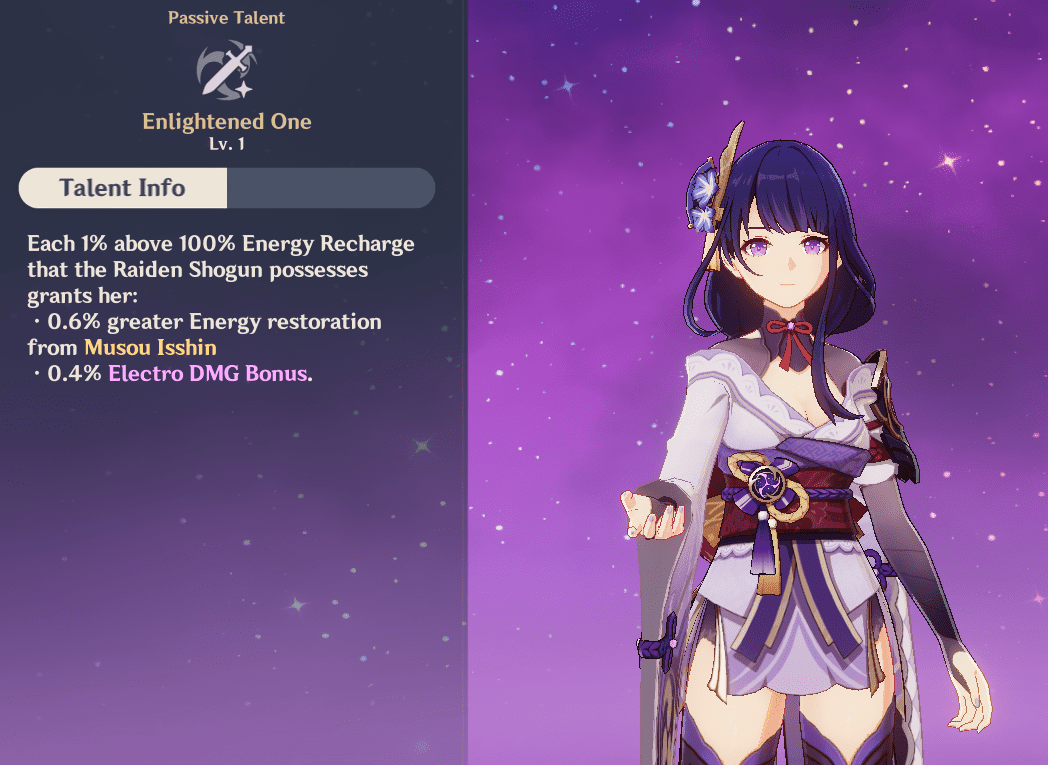Viewport: 1048px width, 765px height.
Task: Click the Enlightened One passive talent icon
Action: tap(226, 69)
